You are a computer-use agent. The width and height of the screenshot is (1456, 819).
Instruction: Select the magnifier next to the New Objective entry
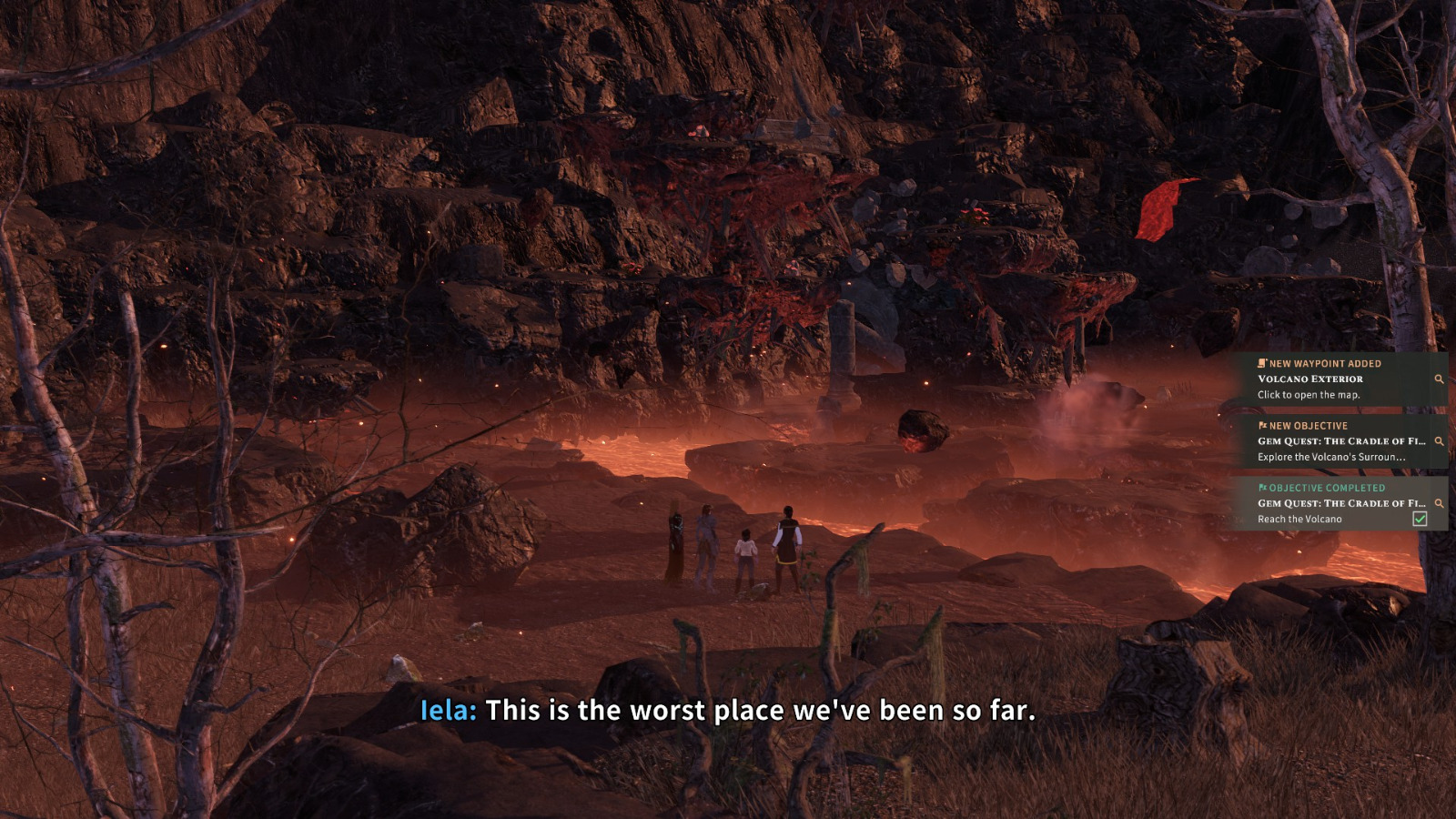pos(1440,441)
